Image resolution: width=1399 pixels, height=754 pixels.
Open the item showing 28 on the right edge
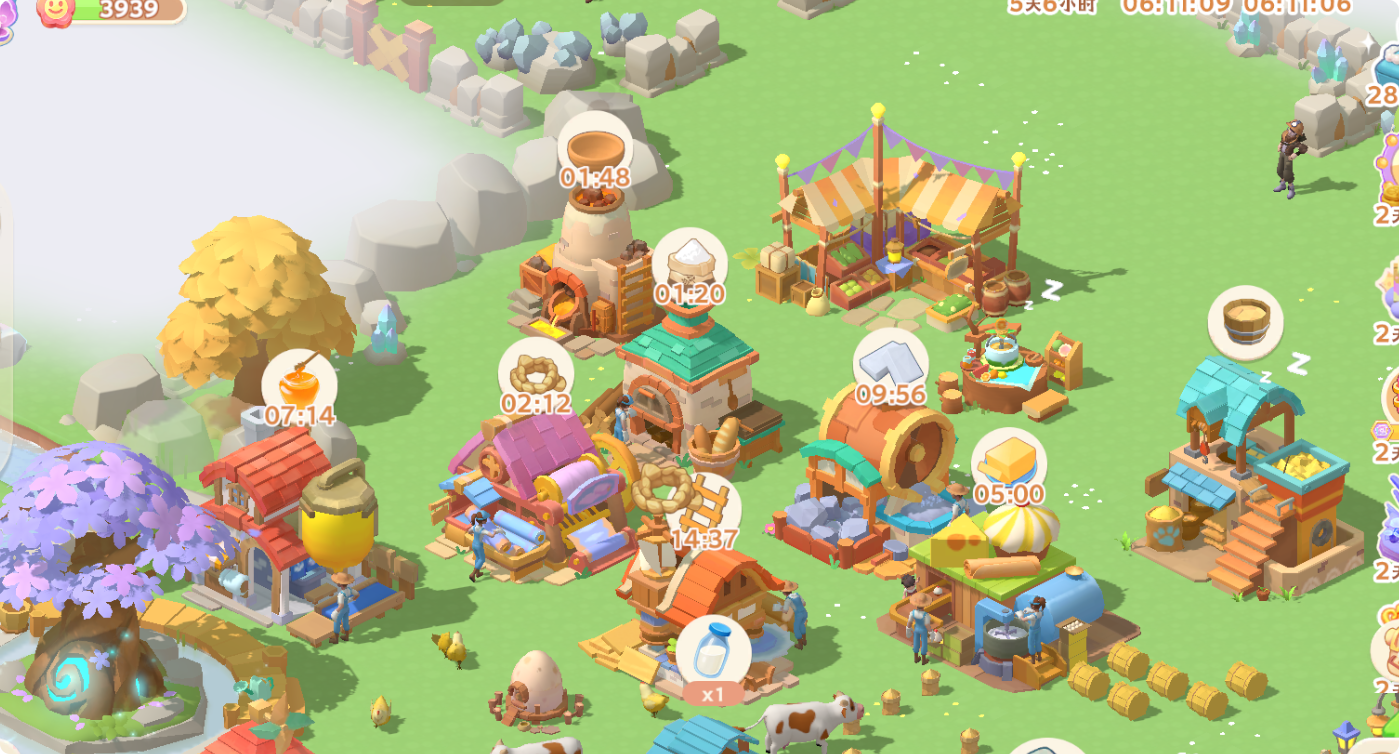[1386, 99]
